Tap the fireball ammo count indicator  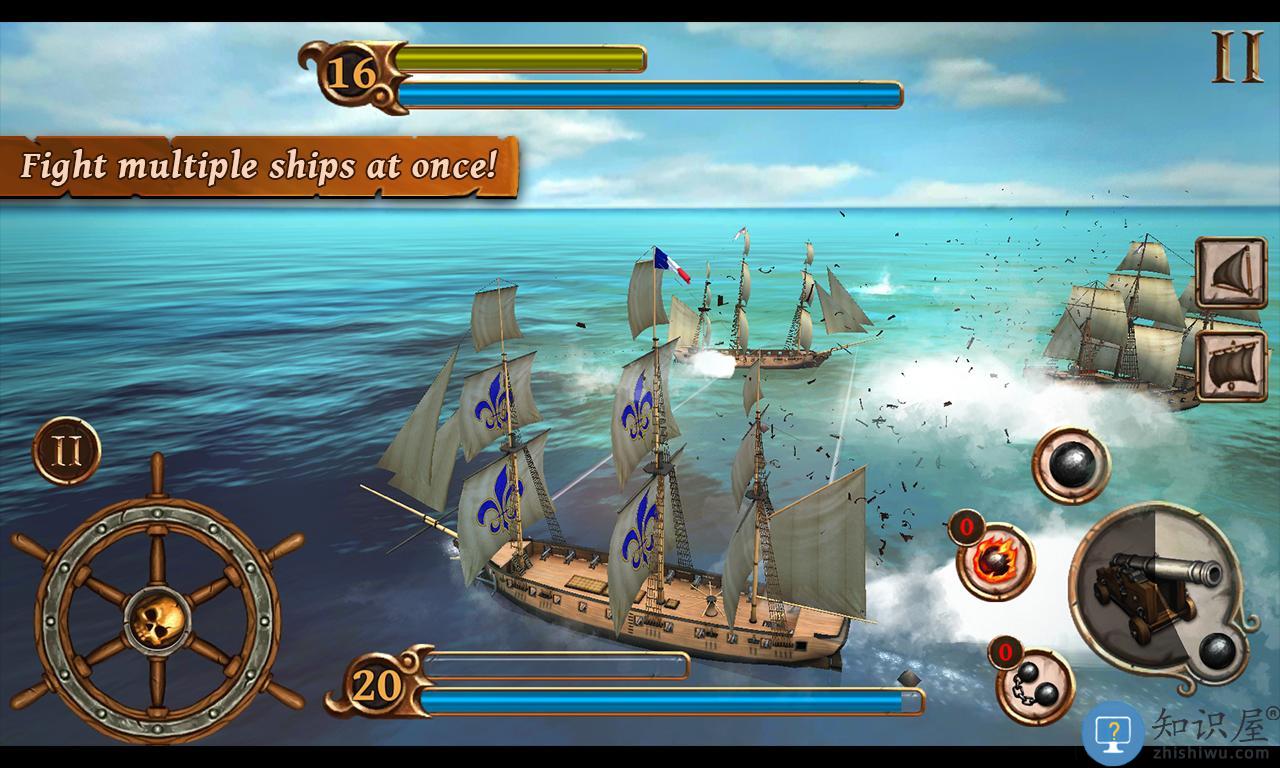(967, 527)
